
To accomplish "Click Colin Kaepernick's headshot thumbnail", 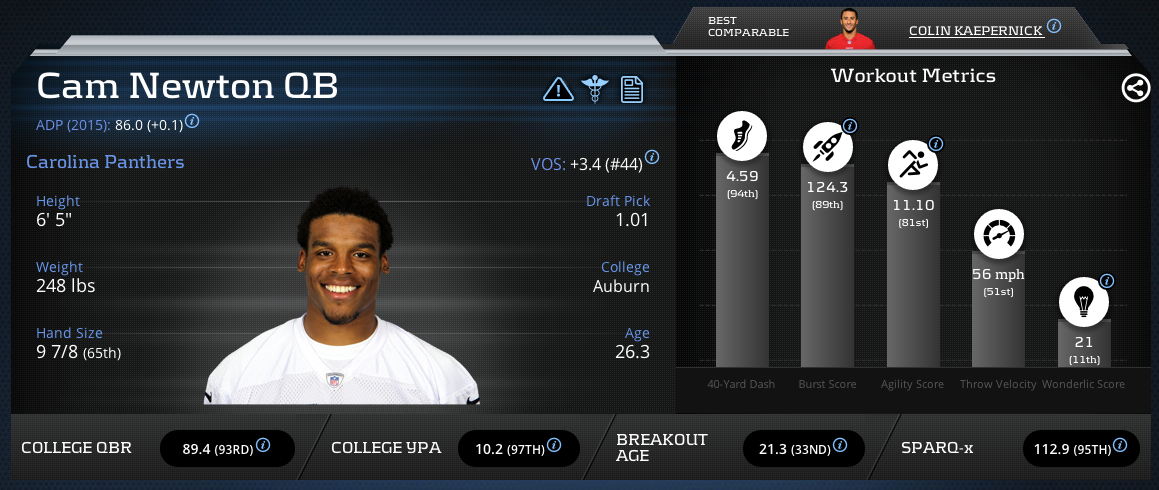I will click(x=849, y=28).
